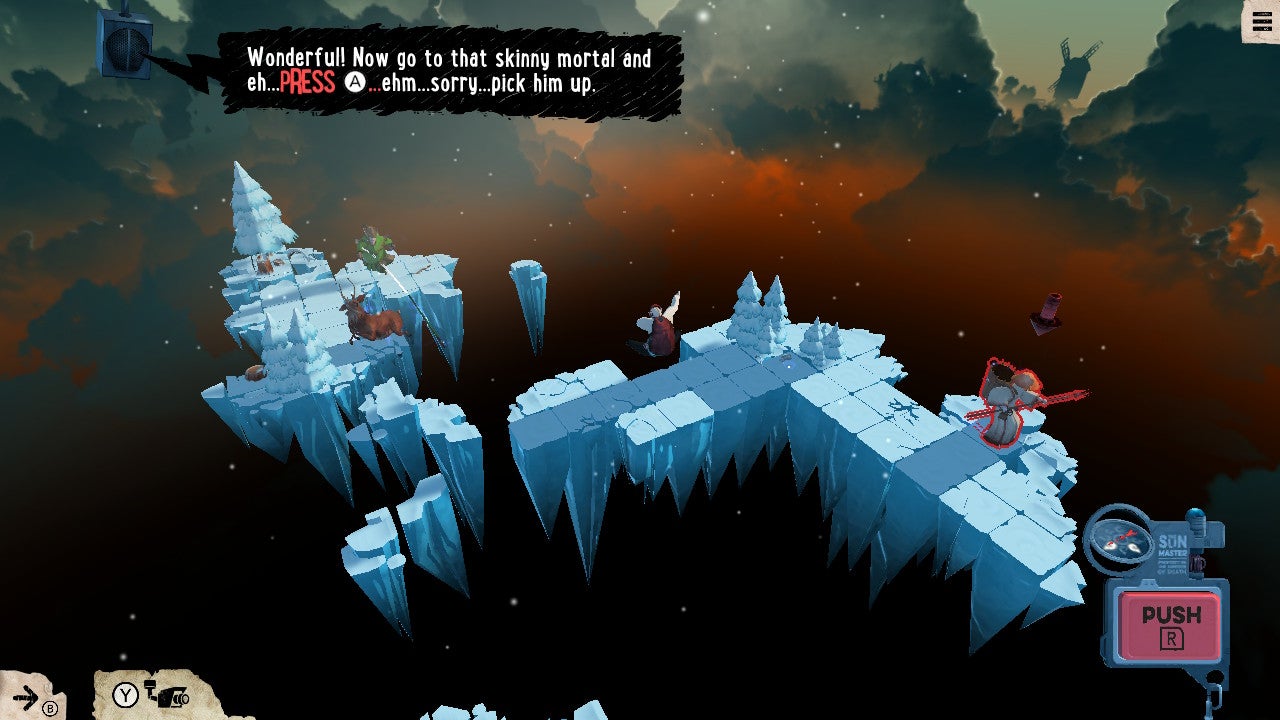Toggle the security camera view icon
Image resolution: width=1280 pixels, height=720 pixels.
(167, 694)
